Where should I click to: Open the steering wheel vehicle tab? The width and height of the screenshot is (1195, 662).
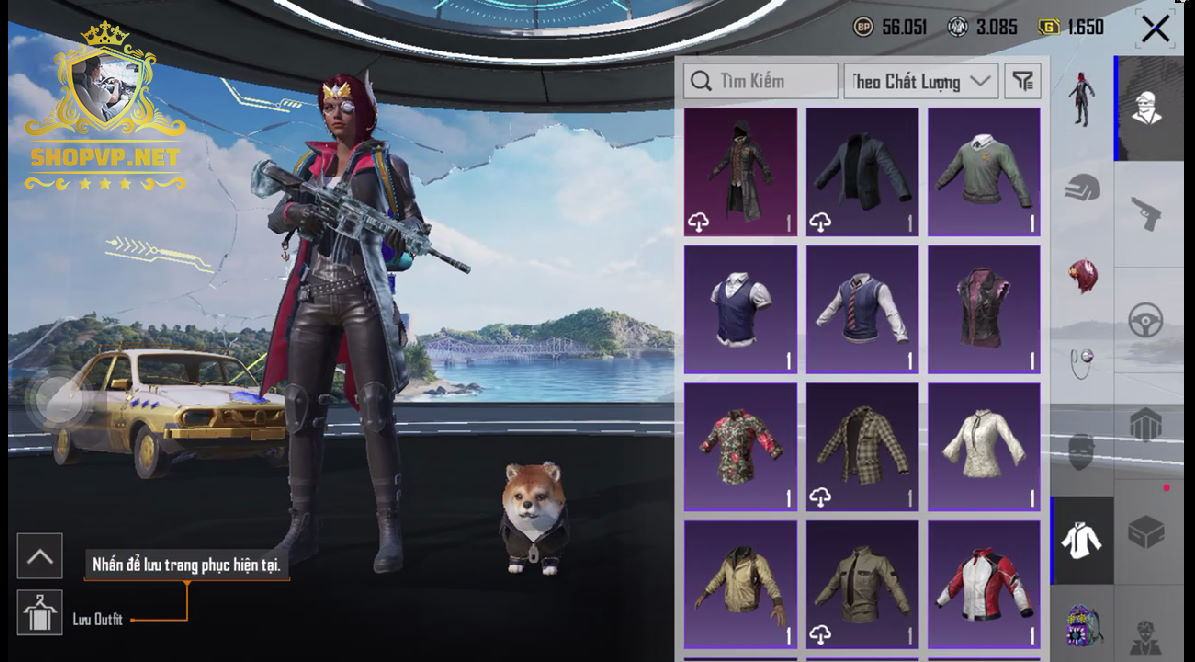pyautogui.click(x=1145, y=320)
